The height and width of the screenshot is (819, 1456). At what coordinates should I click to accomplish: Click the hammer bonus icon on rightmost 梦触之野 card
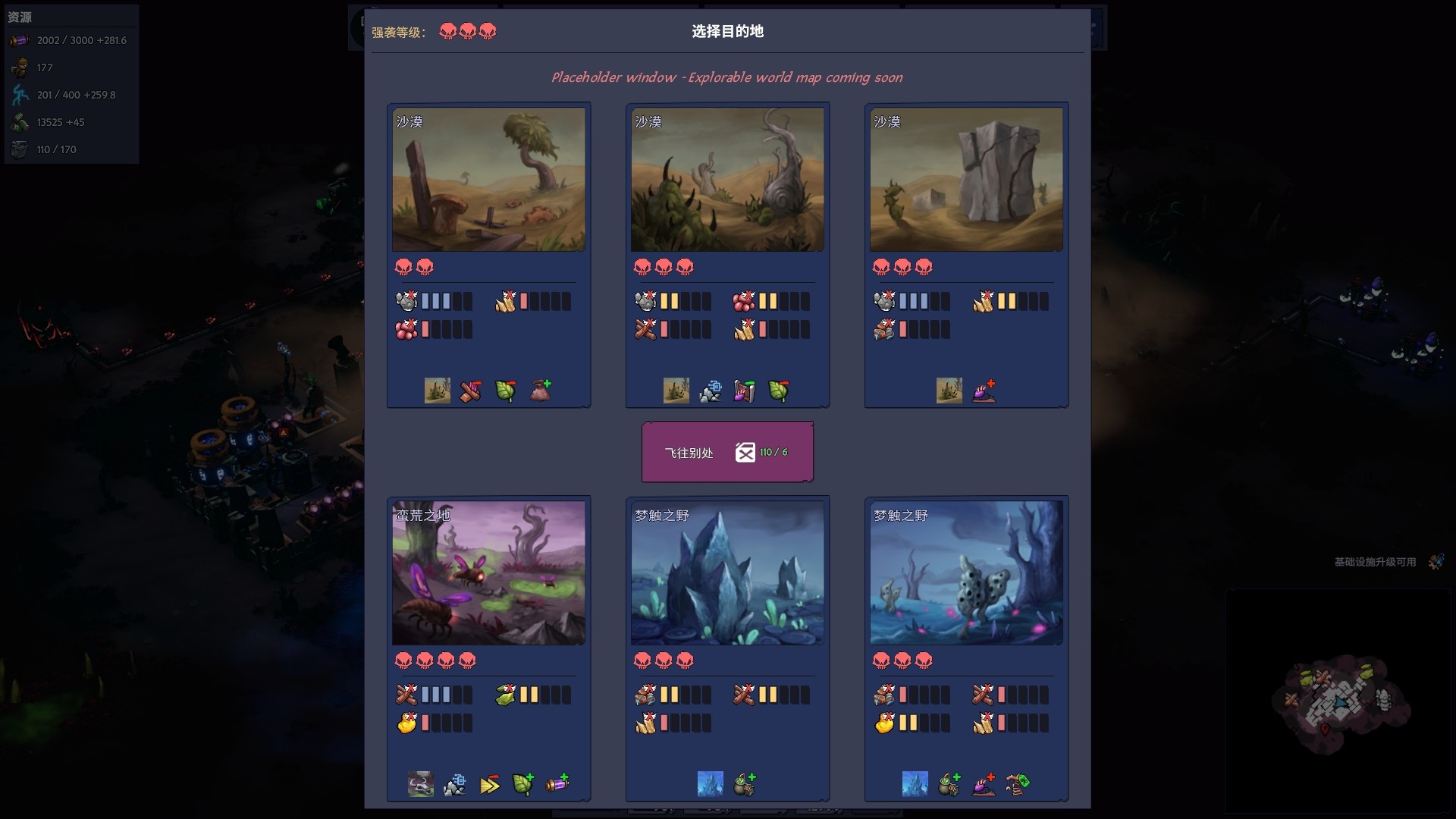click(1018, 784)
